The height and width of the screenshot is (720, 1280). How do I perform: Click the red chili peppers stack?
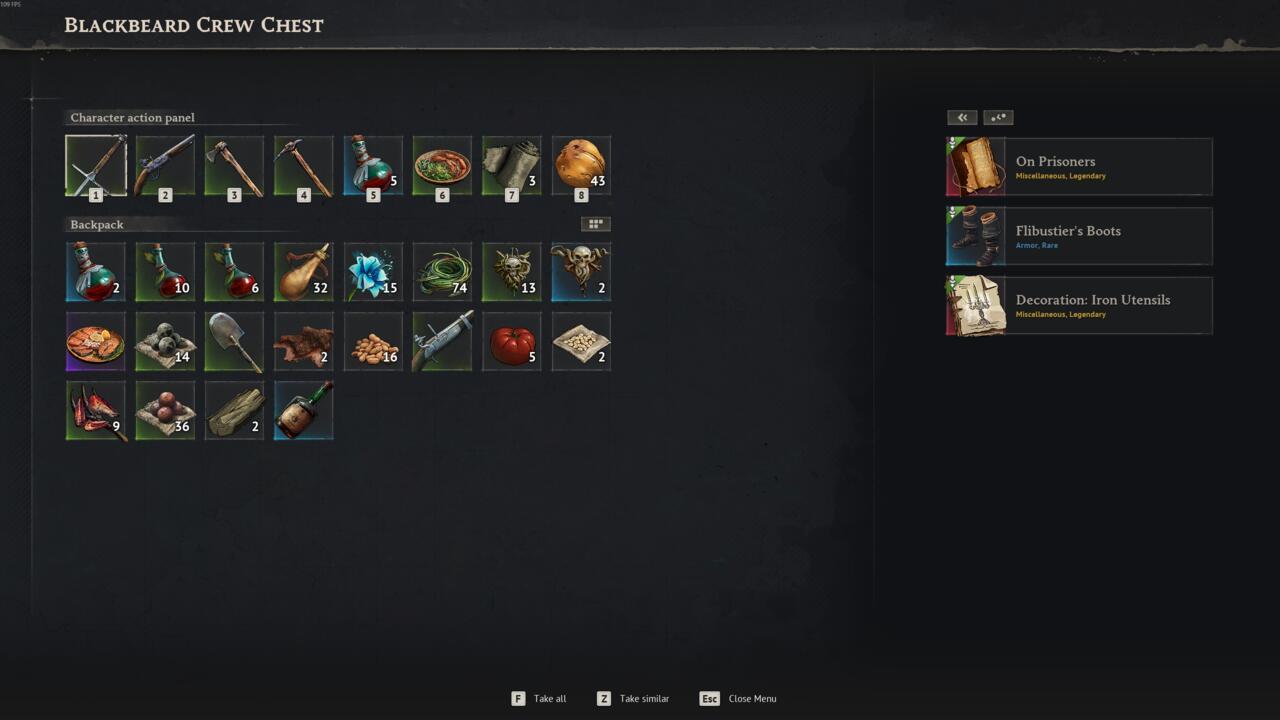click(x=96, y=411)
